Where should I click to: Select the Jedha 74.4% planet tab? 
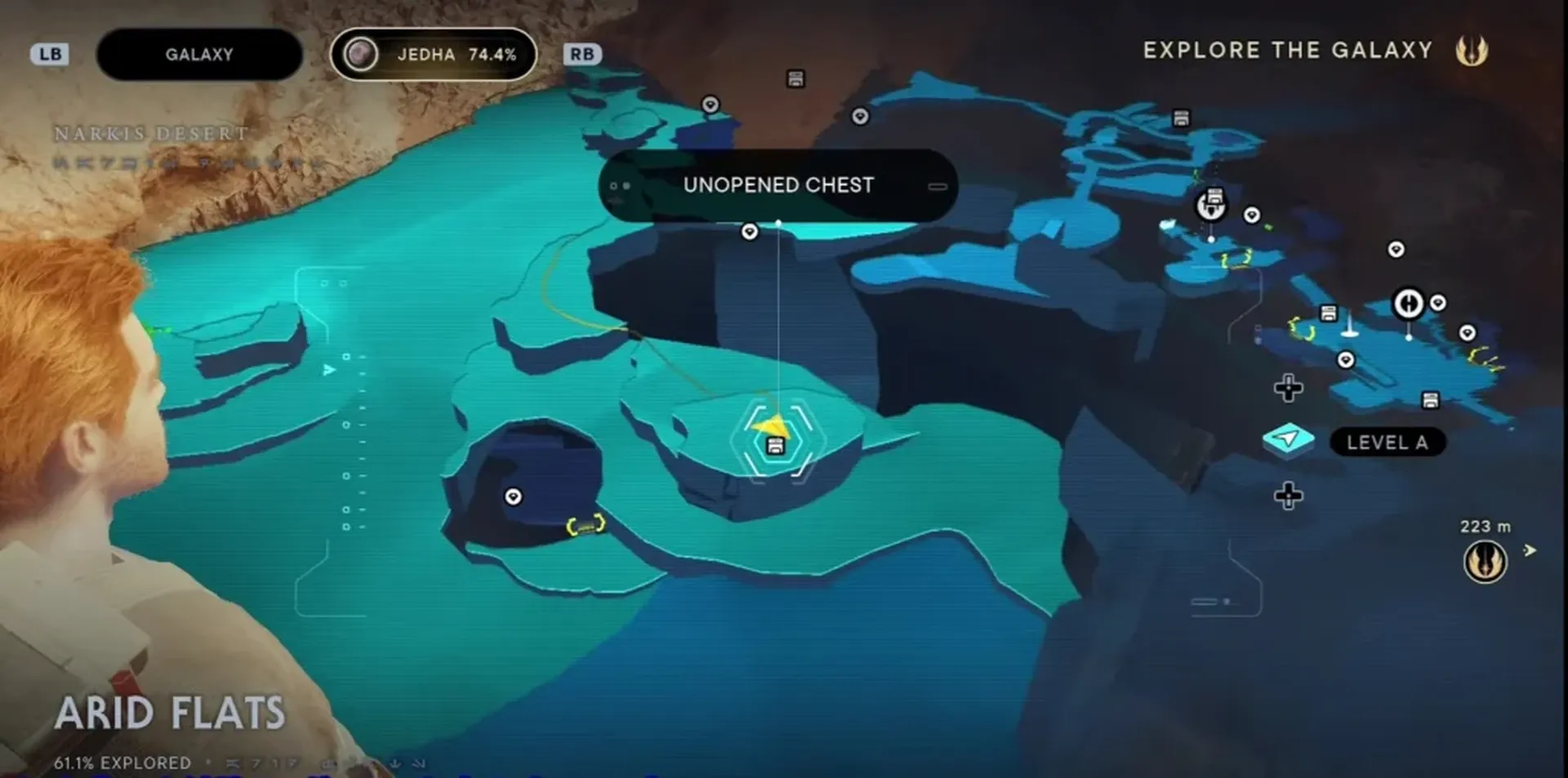pos(433,55)
